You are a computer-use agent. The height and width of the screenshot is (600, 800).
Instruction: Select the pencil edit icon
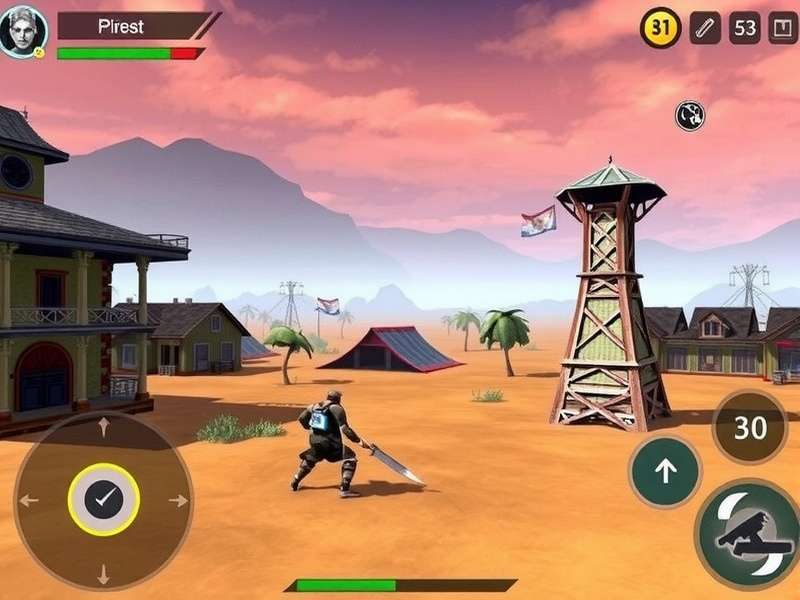coord(705,28)
